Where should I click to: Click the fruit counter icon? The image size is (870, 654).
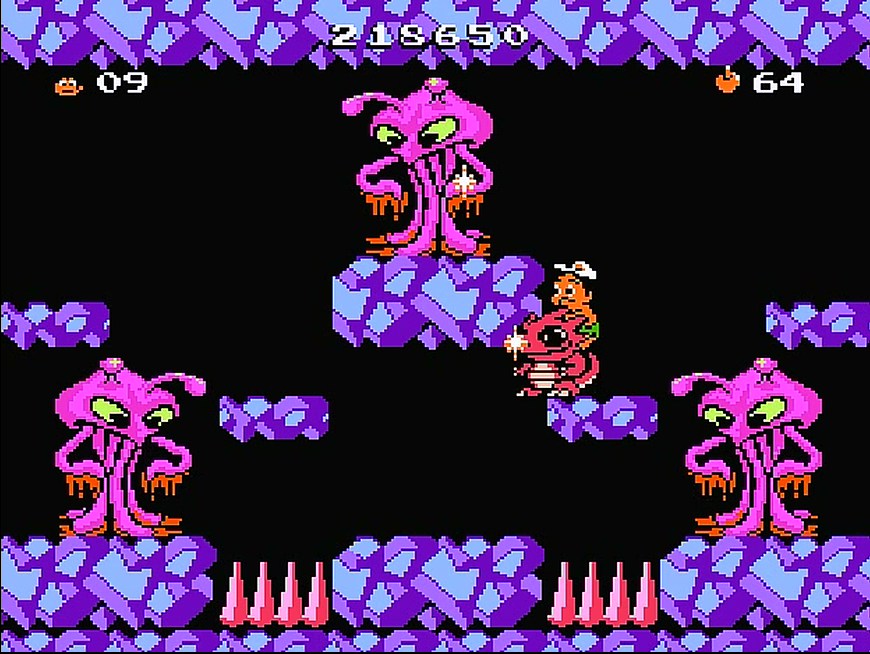[x=727, y=80]
